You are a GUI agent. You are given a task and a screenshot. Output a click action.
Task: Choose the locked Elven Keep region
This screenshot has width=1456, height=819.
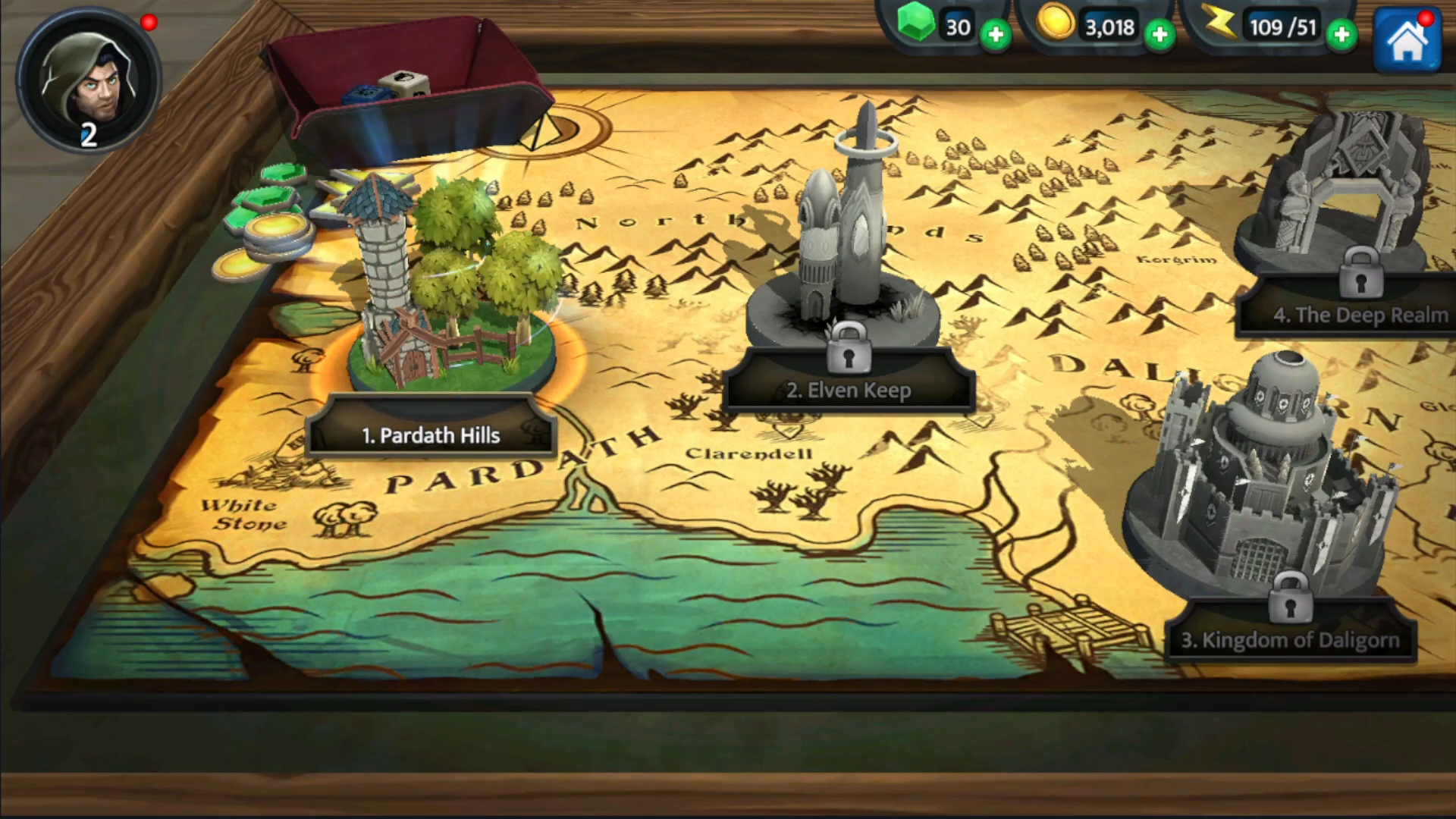tap(848, 390)
